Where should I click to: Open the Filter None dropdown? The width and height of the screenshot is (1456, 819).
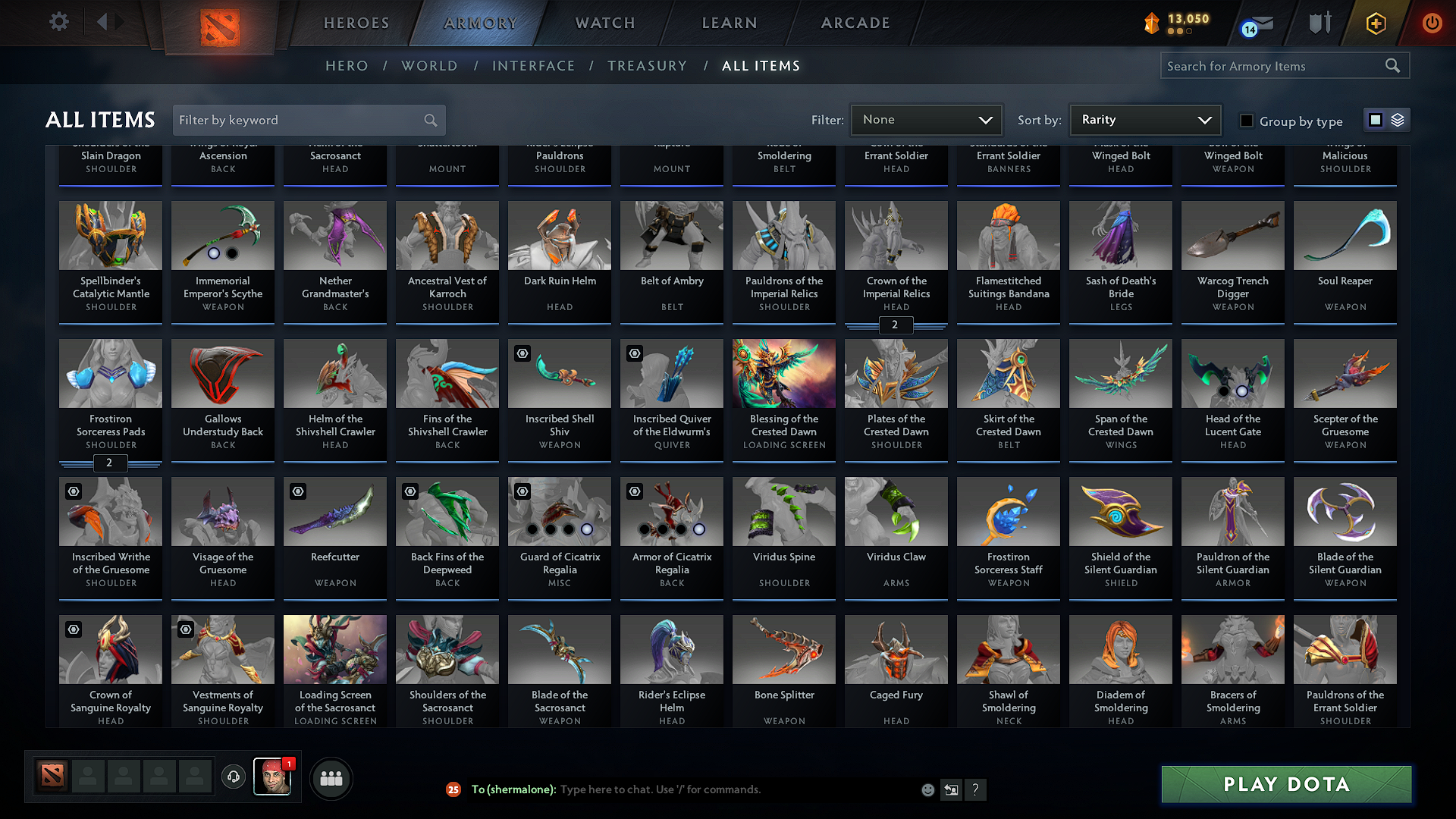tap(926, 119)
